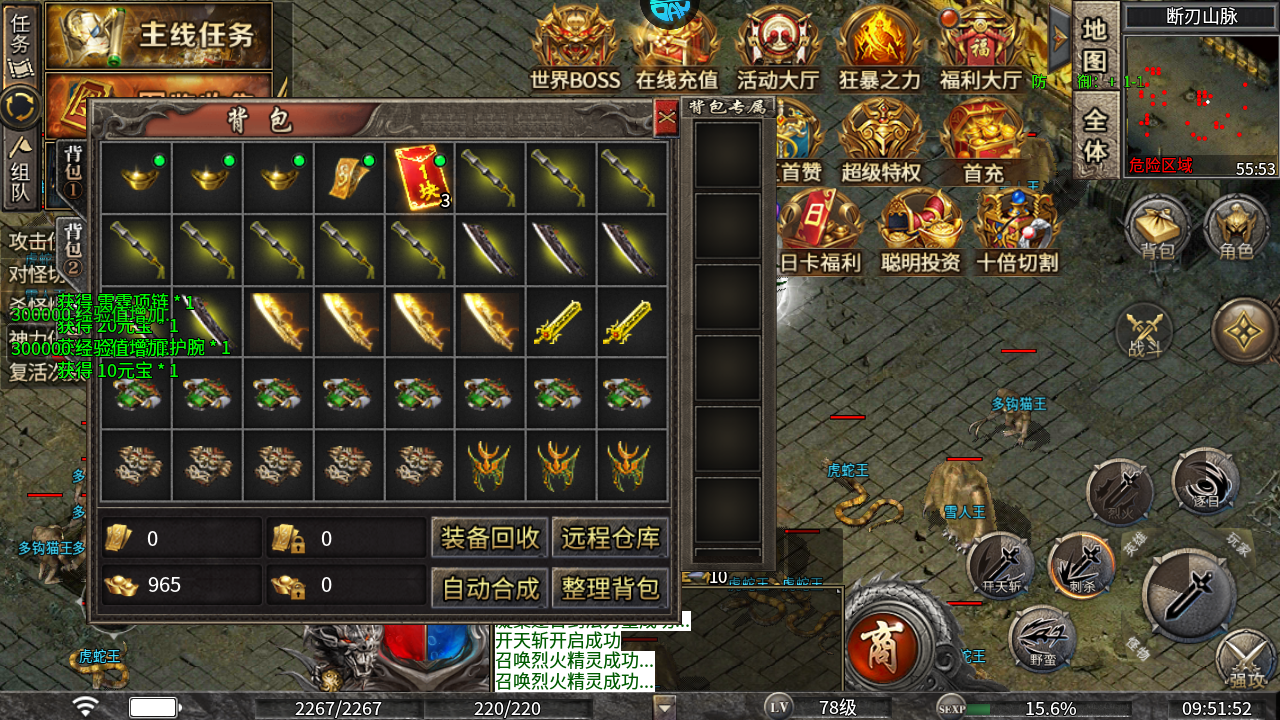Select the red envelope item slot
1280x720 pixels.
420,177
